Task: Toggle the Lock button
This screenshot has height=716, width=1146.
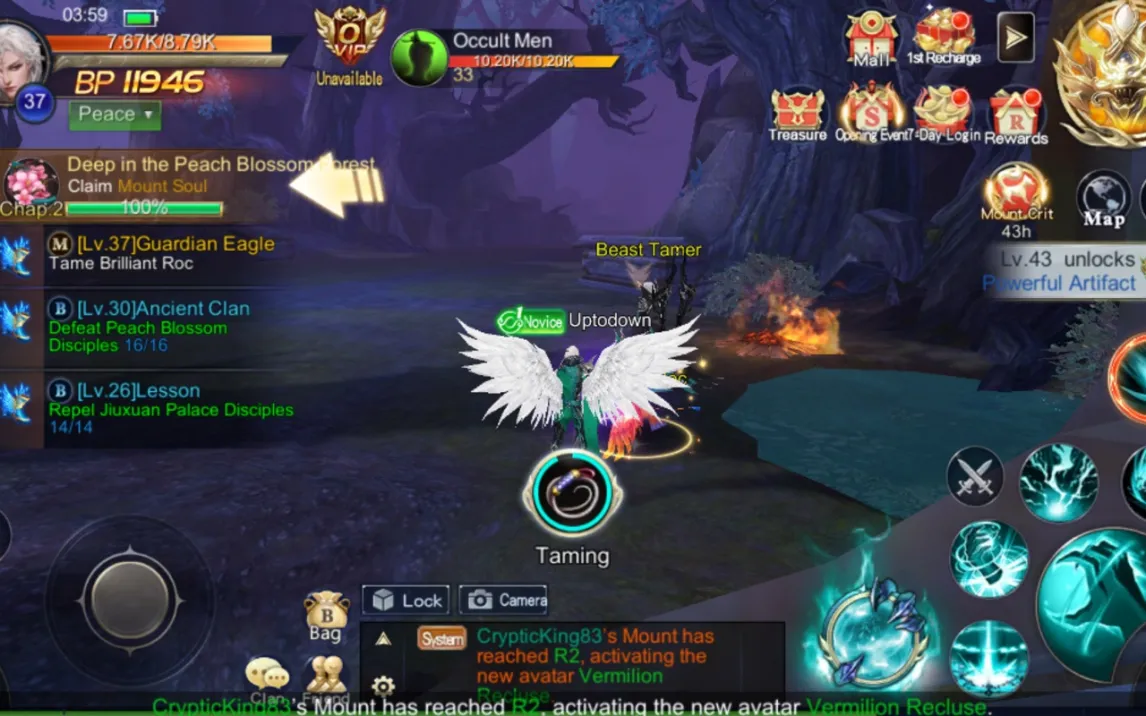Action: [x=406, y=600]
